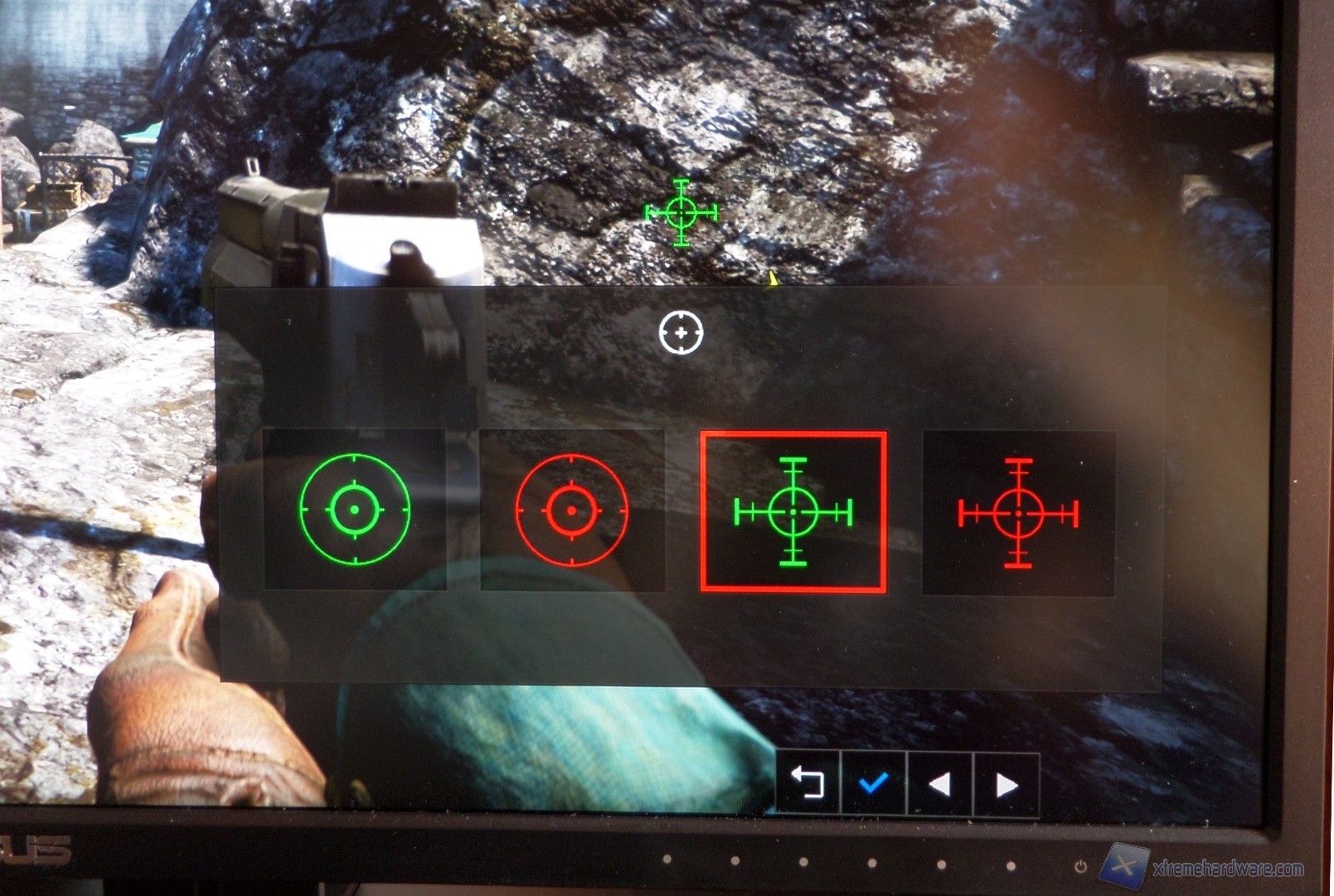
Task: Click the highlighted green precision crosshair thumbnail
Action: click(x=792, y=510)
